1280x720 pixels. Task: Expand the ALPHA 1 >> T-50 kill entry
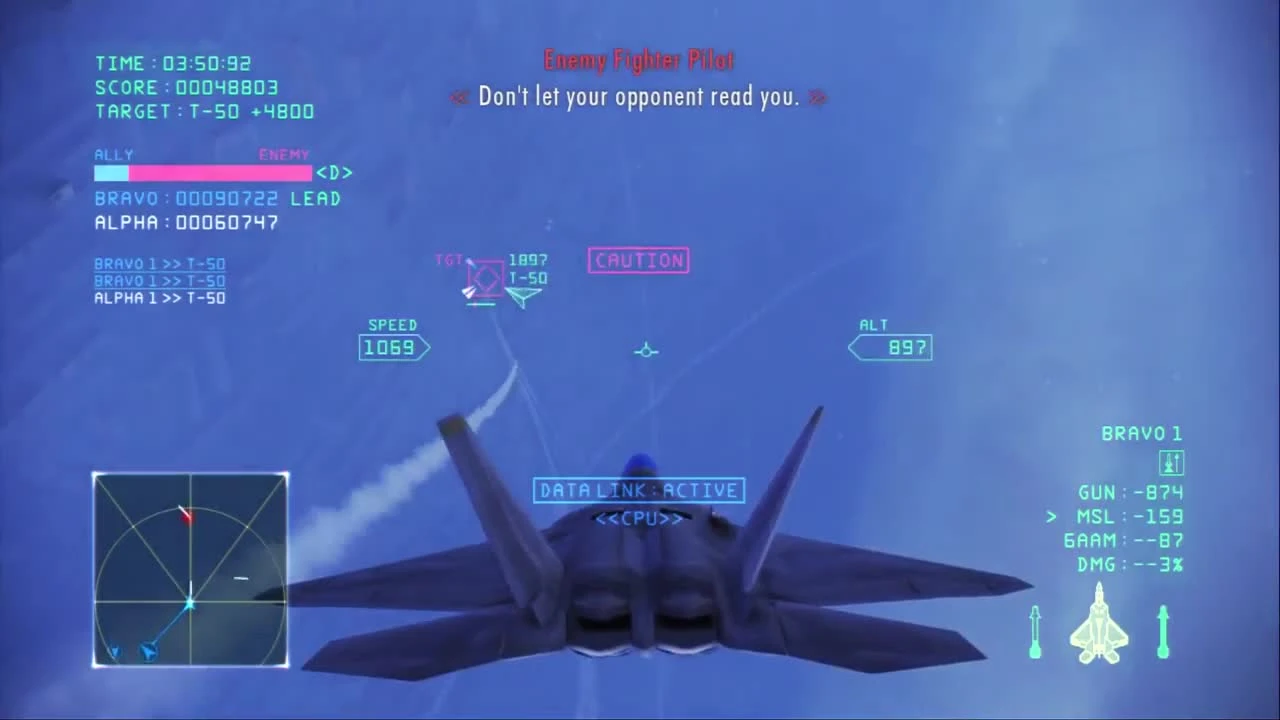pos(159,297)
